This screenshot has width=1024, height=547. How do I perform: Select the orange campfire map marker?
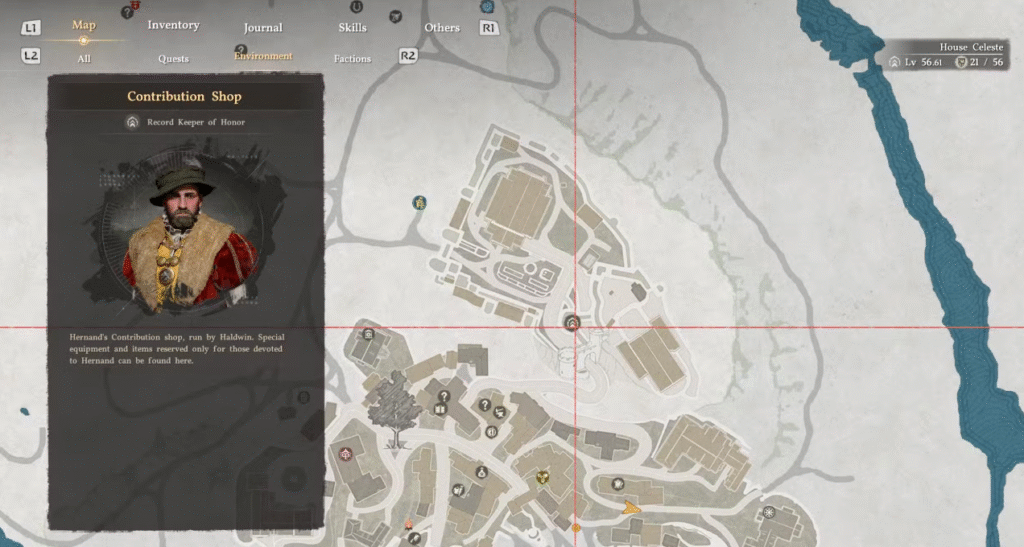(x=409, y=524)
